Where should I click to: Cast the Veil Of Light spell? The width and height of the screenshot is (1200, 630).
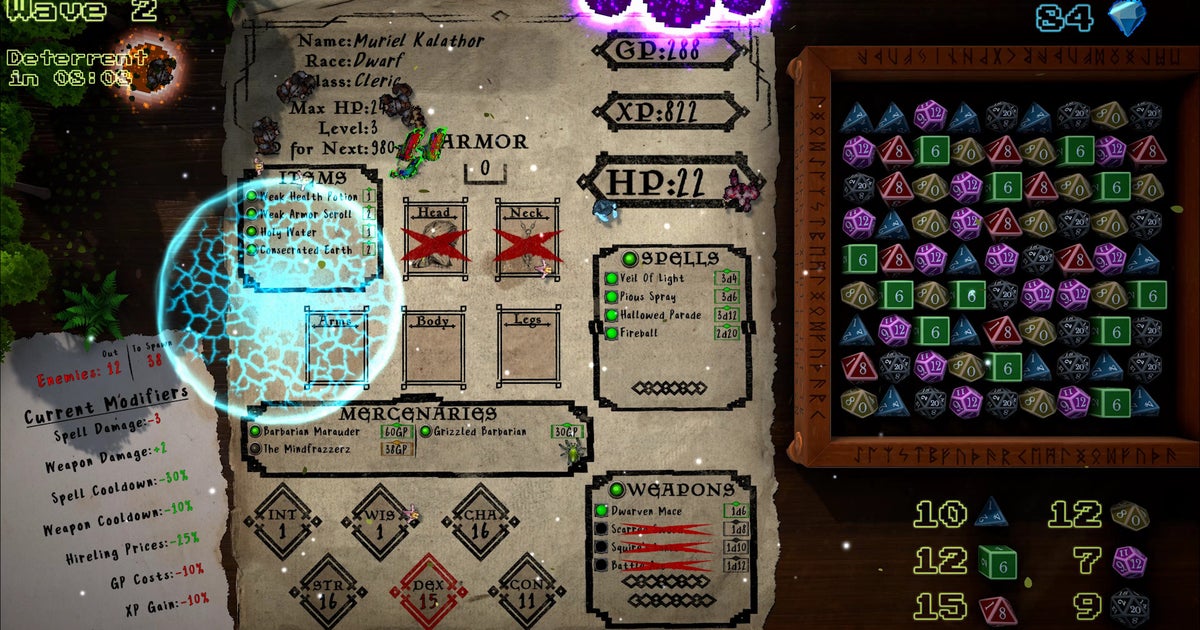(655, 279)
